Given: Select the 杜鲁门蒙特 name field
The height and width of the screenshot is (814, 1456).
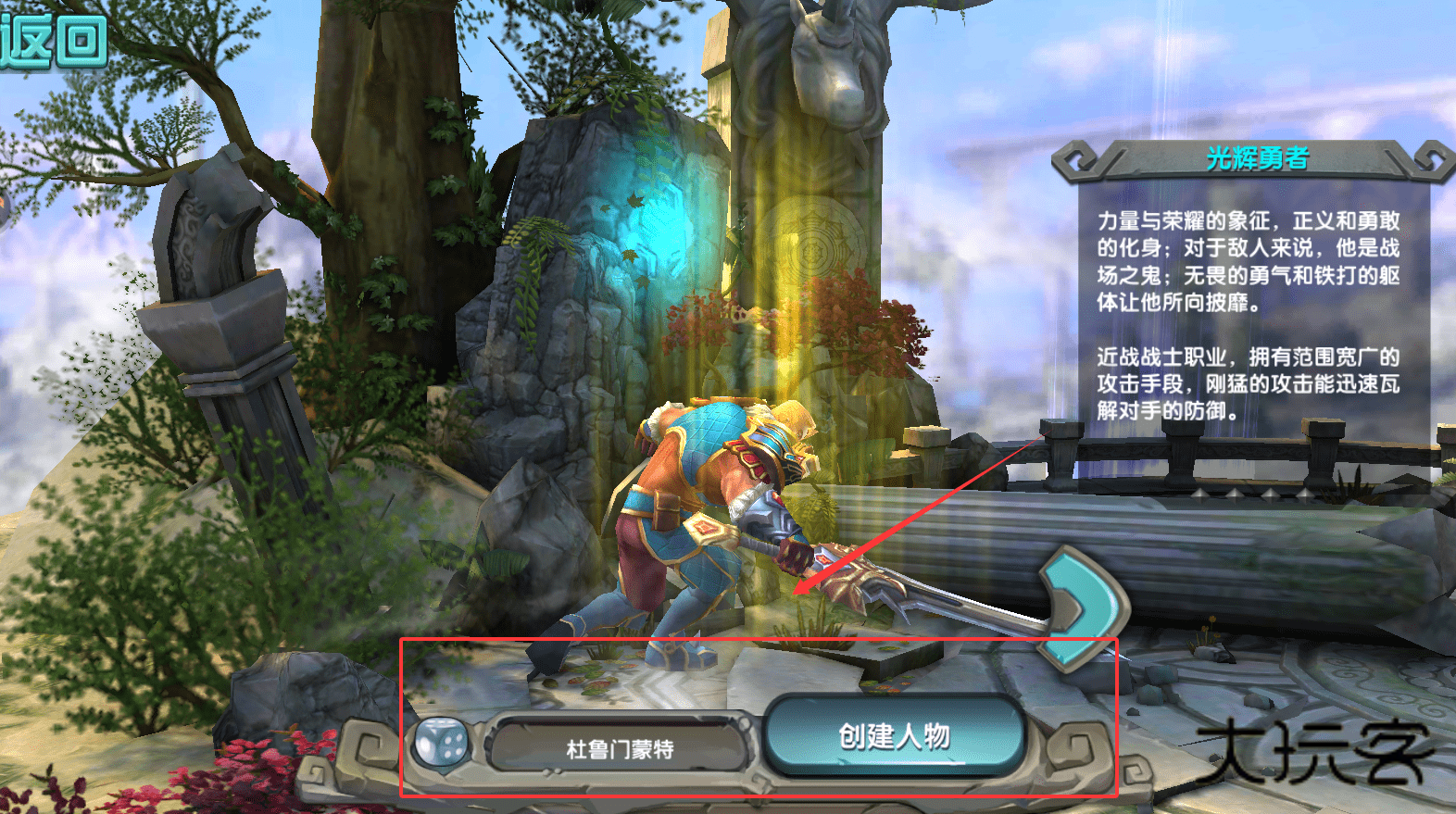Looking at the screenshot, I should [x=619, y=748].
